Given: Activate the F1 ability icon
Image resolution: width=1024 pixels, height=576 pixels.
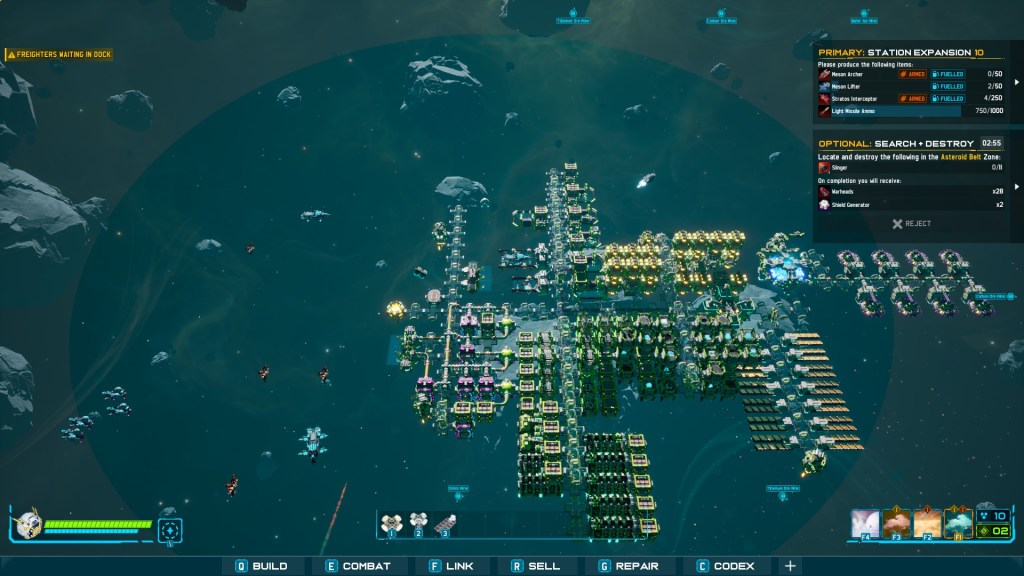Looking at the screenshot, I should (x=958, y=524).
